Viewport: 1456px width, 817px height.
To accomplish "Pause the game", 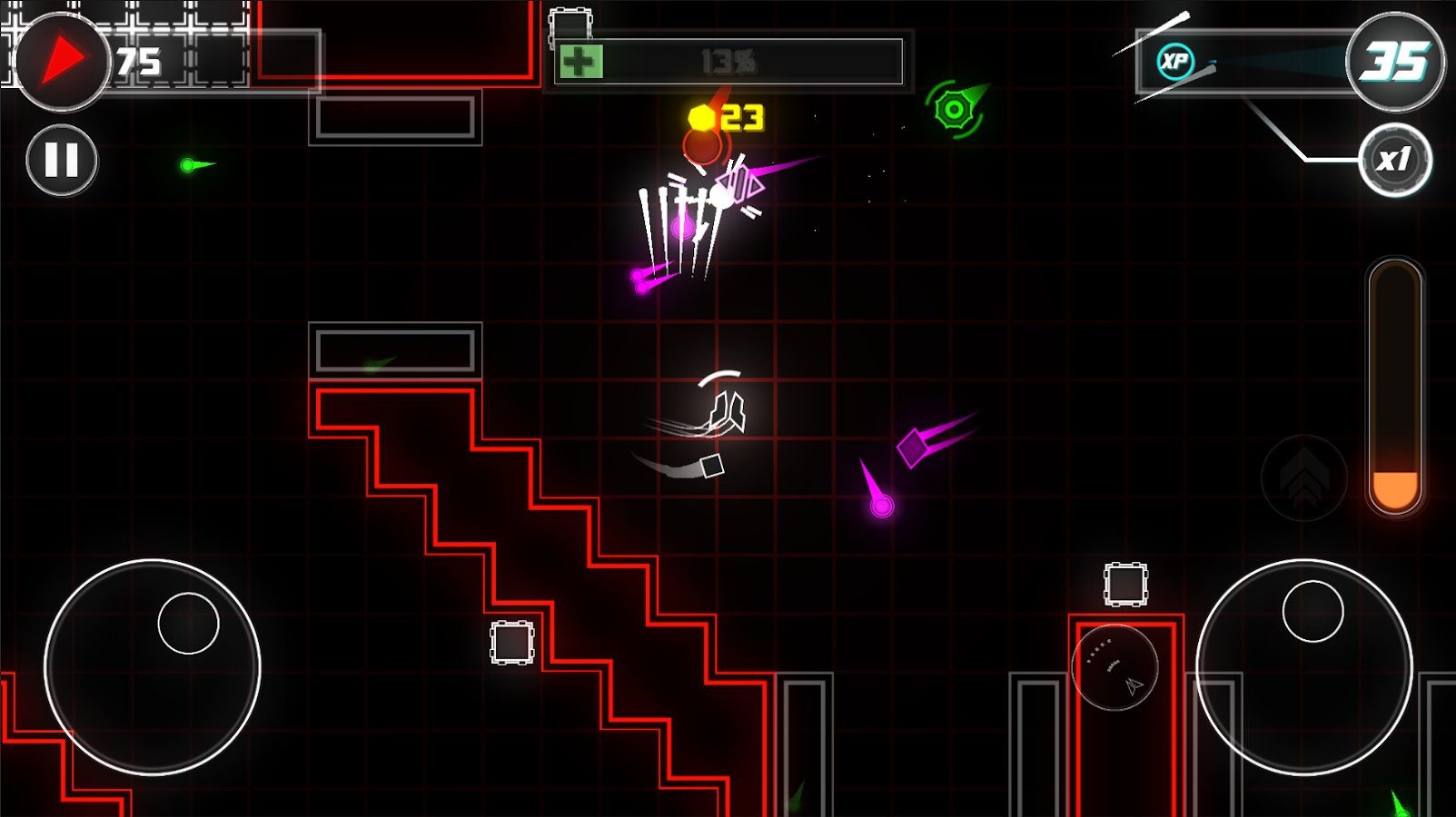I will [x=62, y=161].
